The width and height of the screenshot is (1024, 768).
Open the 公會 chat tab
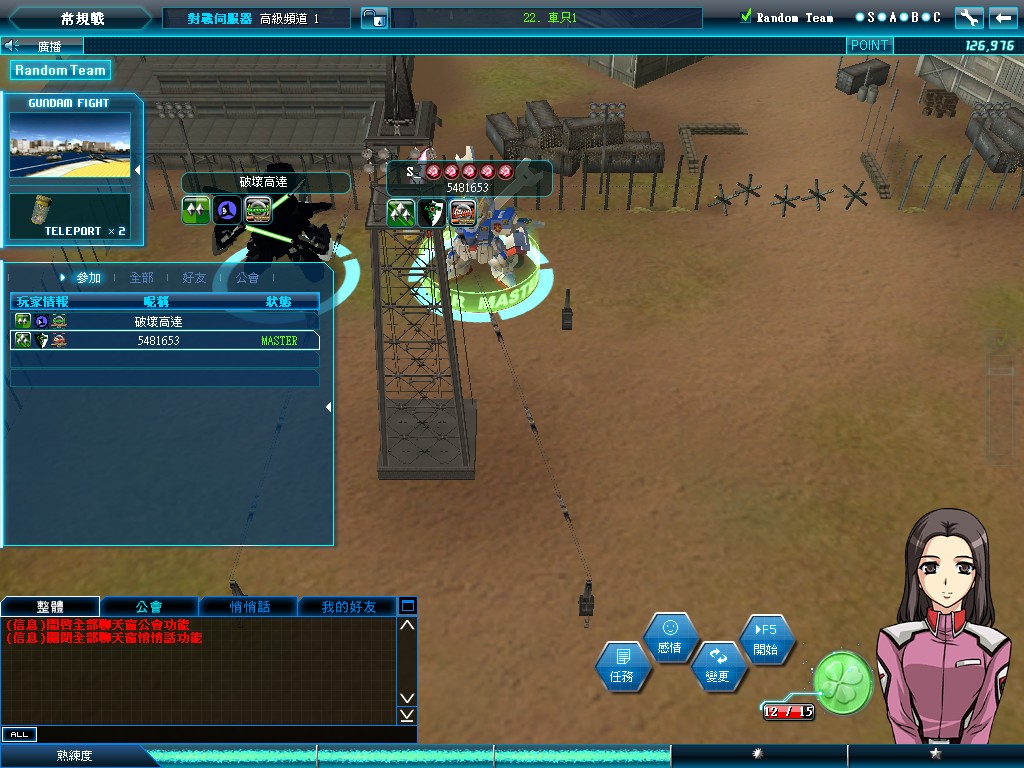click(x=149, y=606)
